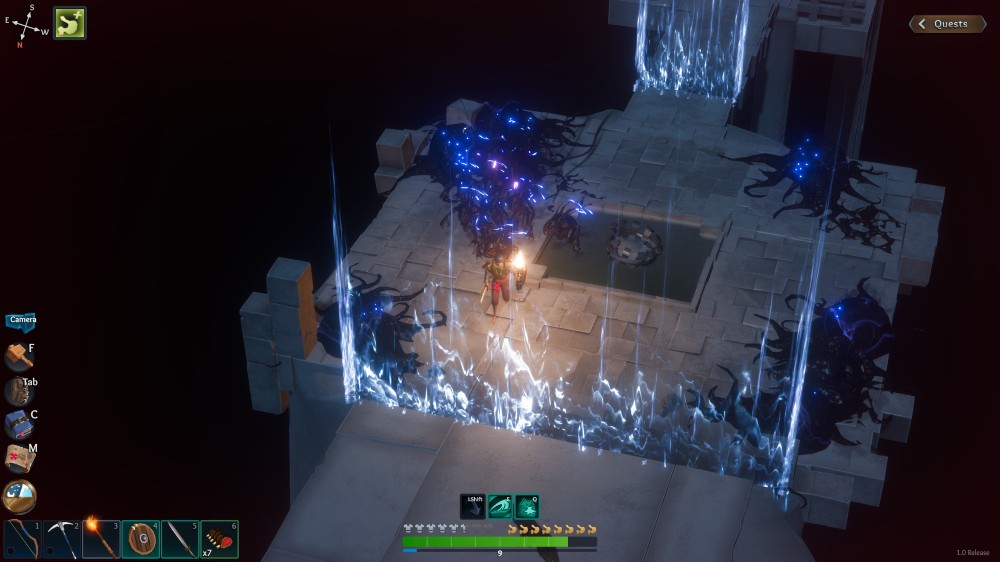Open the backpack inventory
The width and height of the screenshot is (1000, 562).
click(17, 391)
